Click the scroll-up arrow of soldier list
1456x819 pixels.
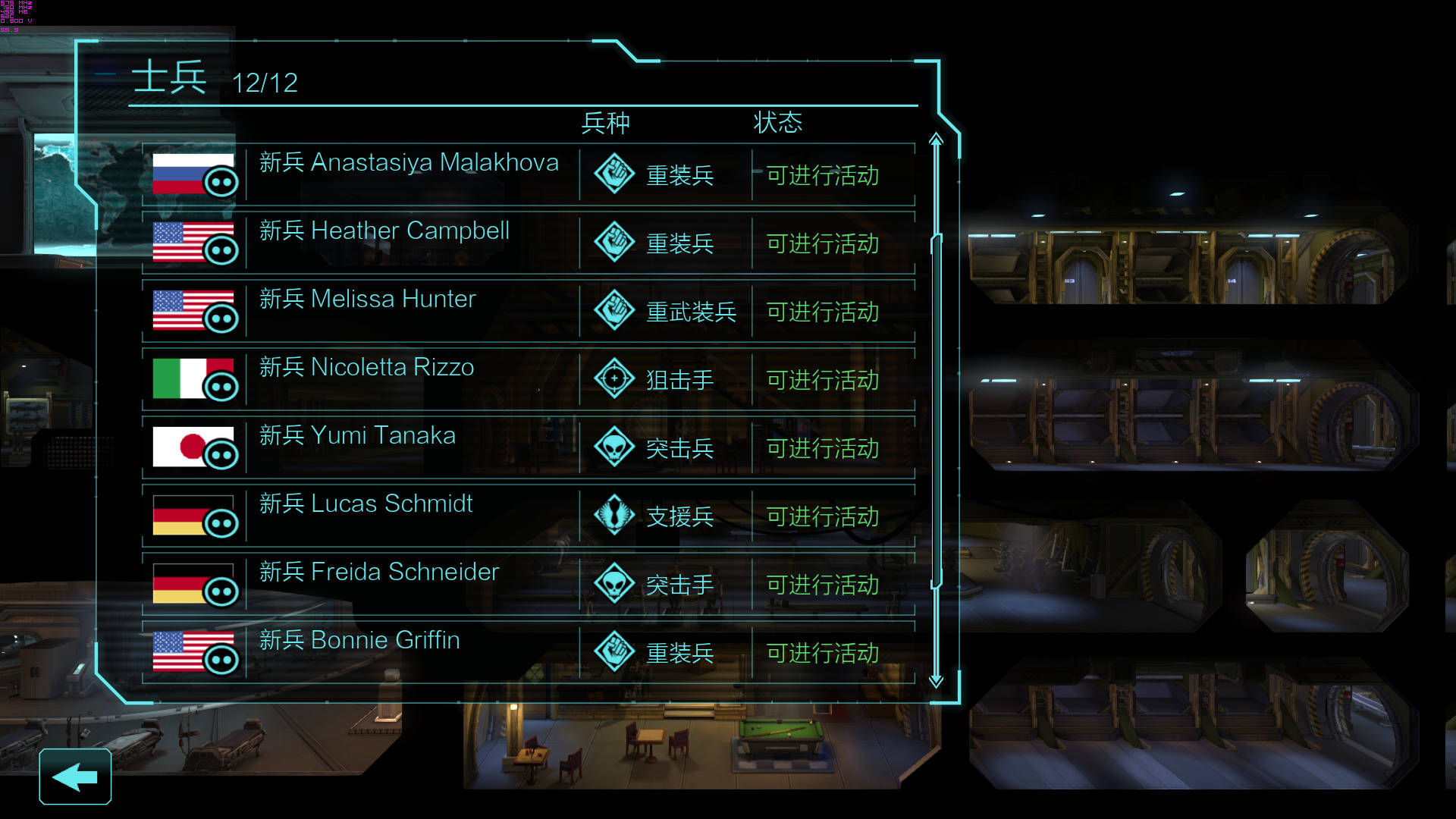936,140
